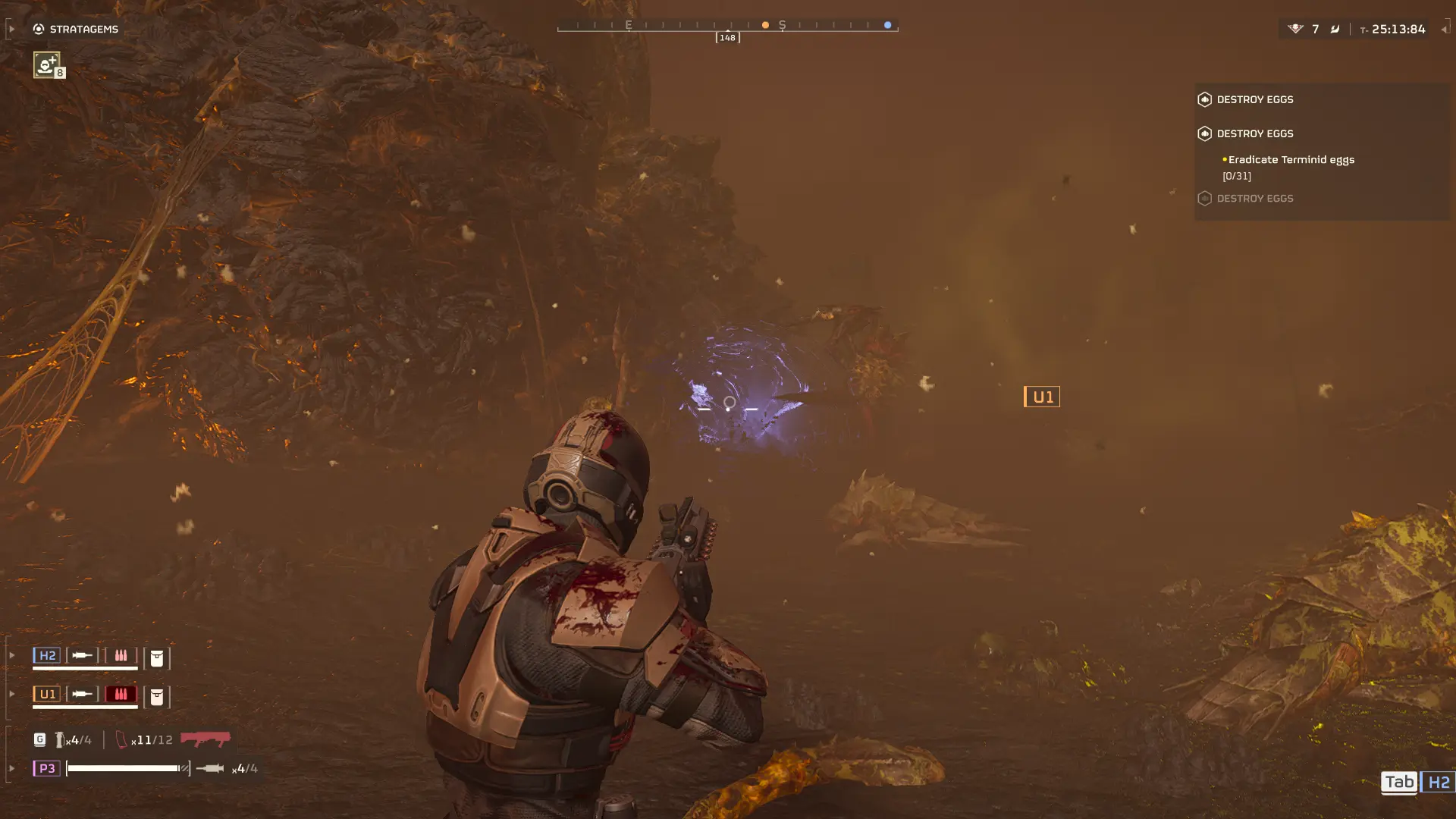The width and height of the screenshot is (1456, 819).
Task: Click the P3 player tag
Action: pyautogui.click(x=46, y=768)
